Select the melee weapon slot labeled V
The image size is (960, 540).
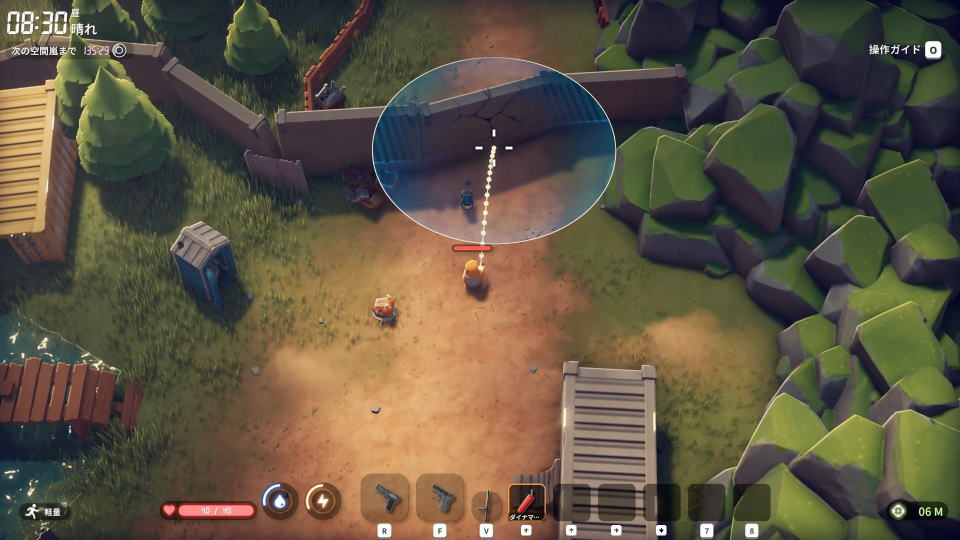(x=485, y=504)
